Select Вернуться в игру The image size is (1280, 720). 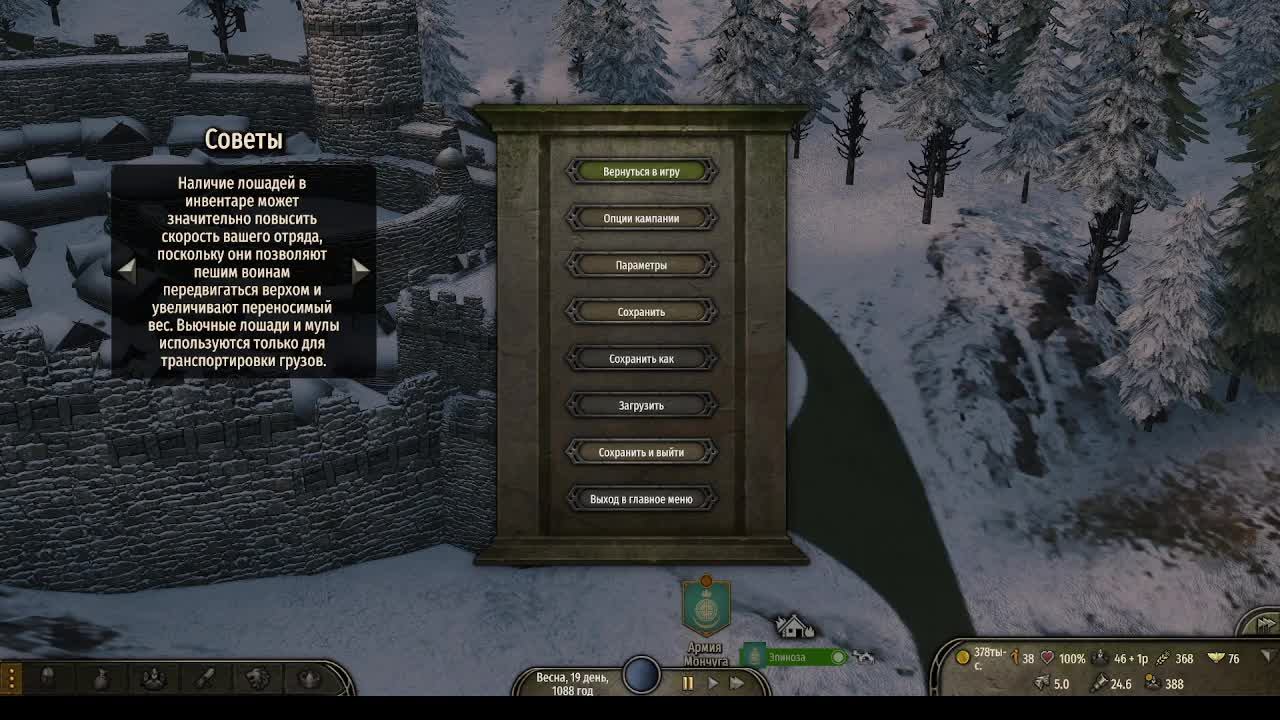tap(641, 171)
